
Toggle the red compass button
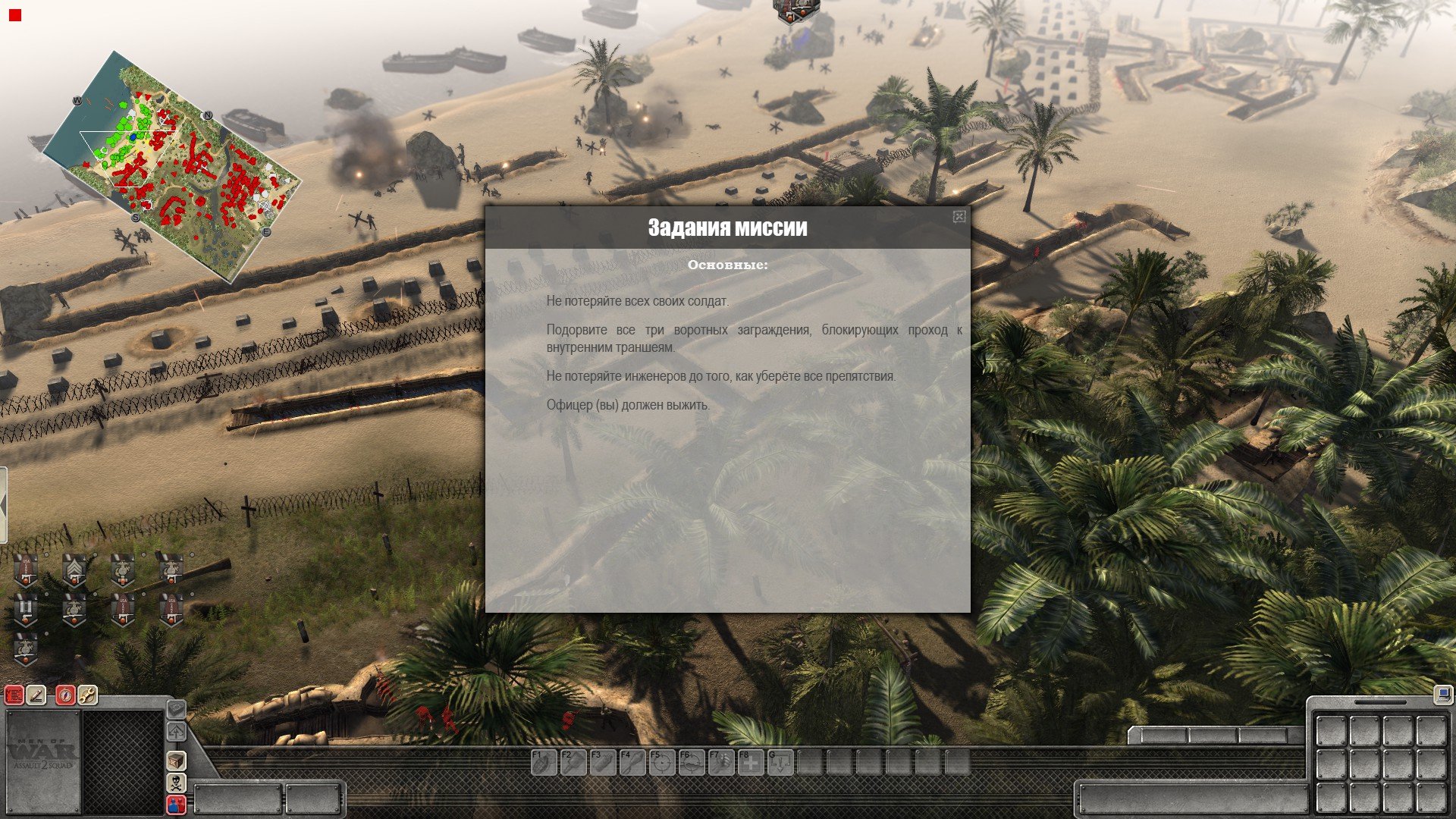[66, 695]
